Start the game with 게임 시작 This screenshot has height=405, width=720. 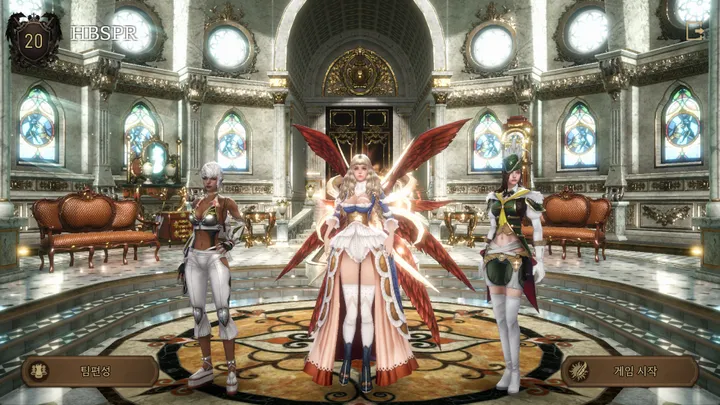click(630, 371)
